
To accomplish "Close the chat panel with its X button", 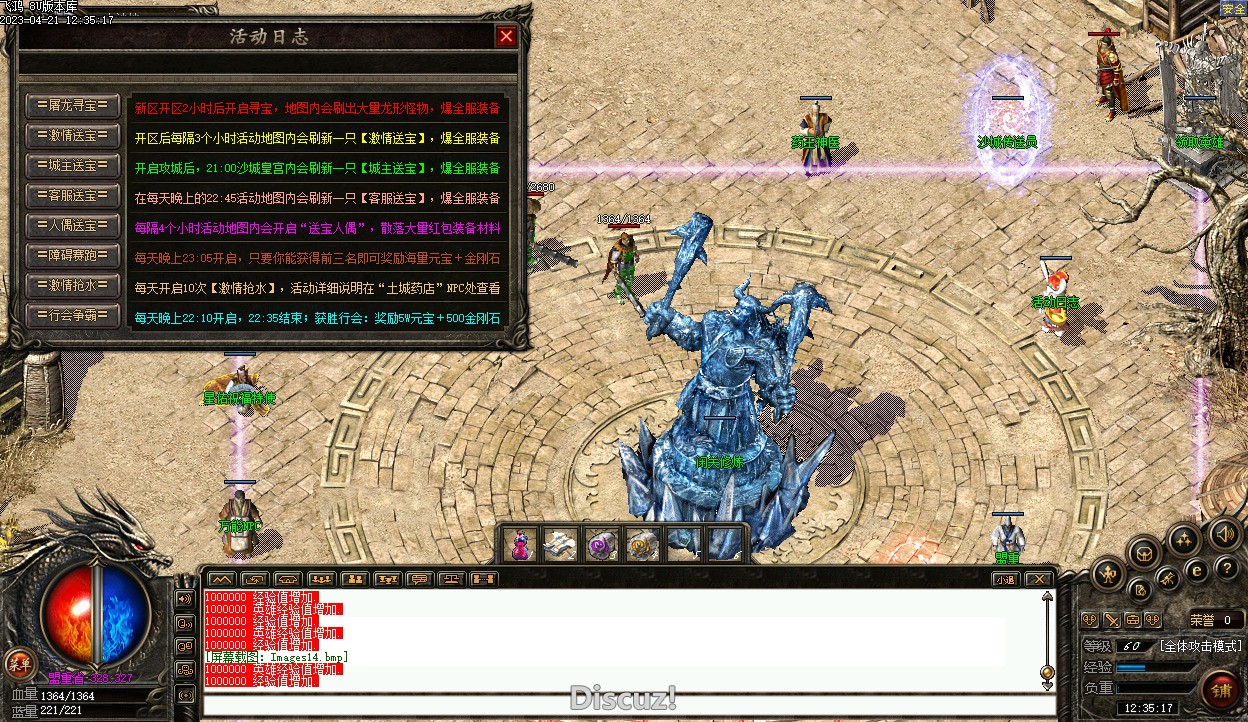I will 1039,579.
